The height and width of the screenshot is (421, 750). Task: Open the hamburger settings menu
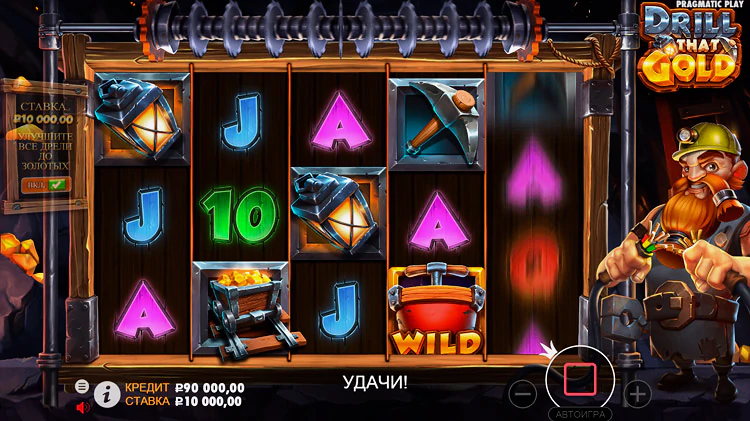tap(82, 386)
